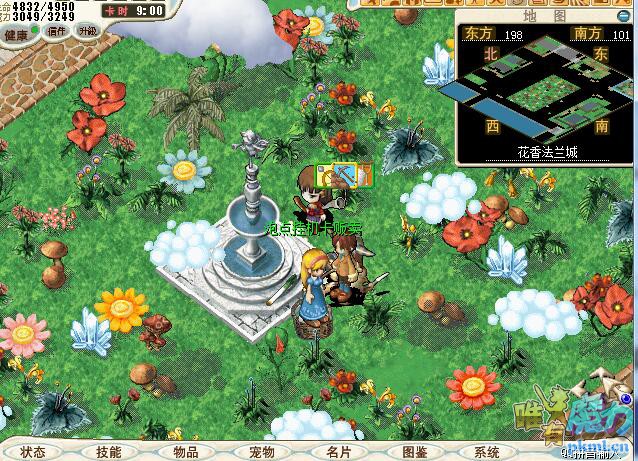
Task: Click the 健康 health status button
Action: [x=17, y=32]
